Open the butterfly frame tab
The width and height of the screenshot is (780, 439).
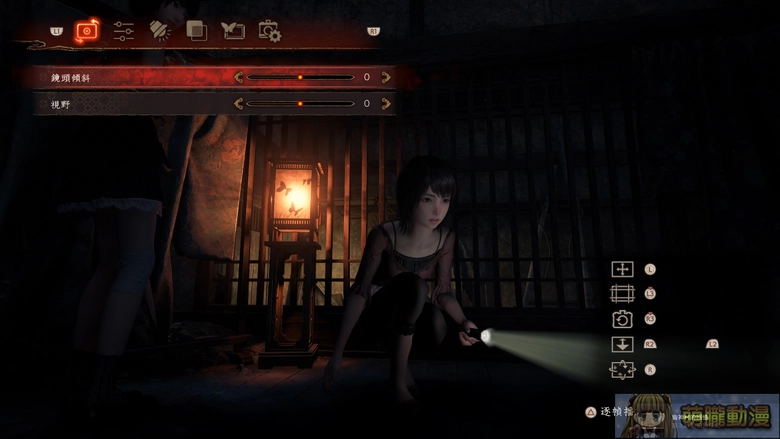point(233,31)
